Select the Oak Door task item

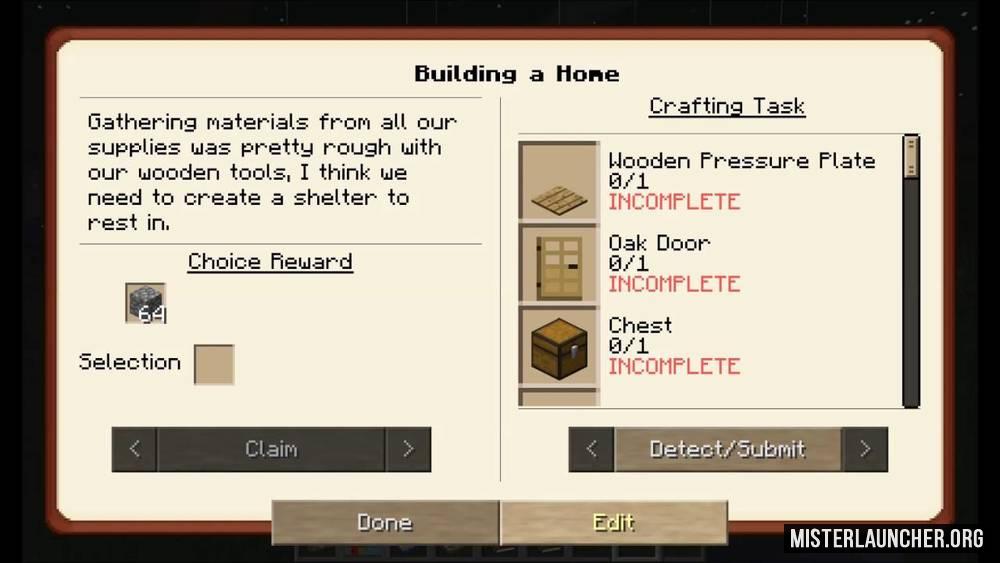pos(559,263)
